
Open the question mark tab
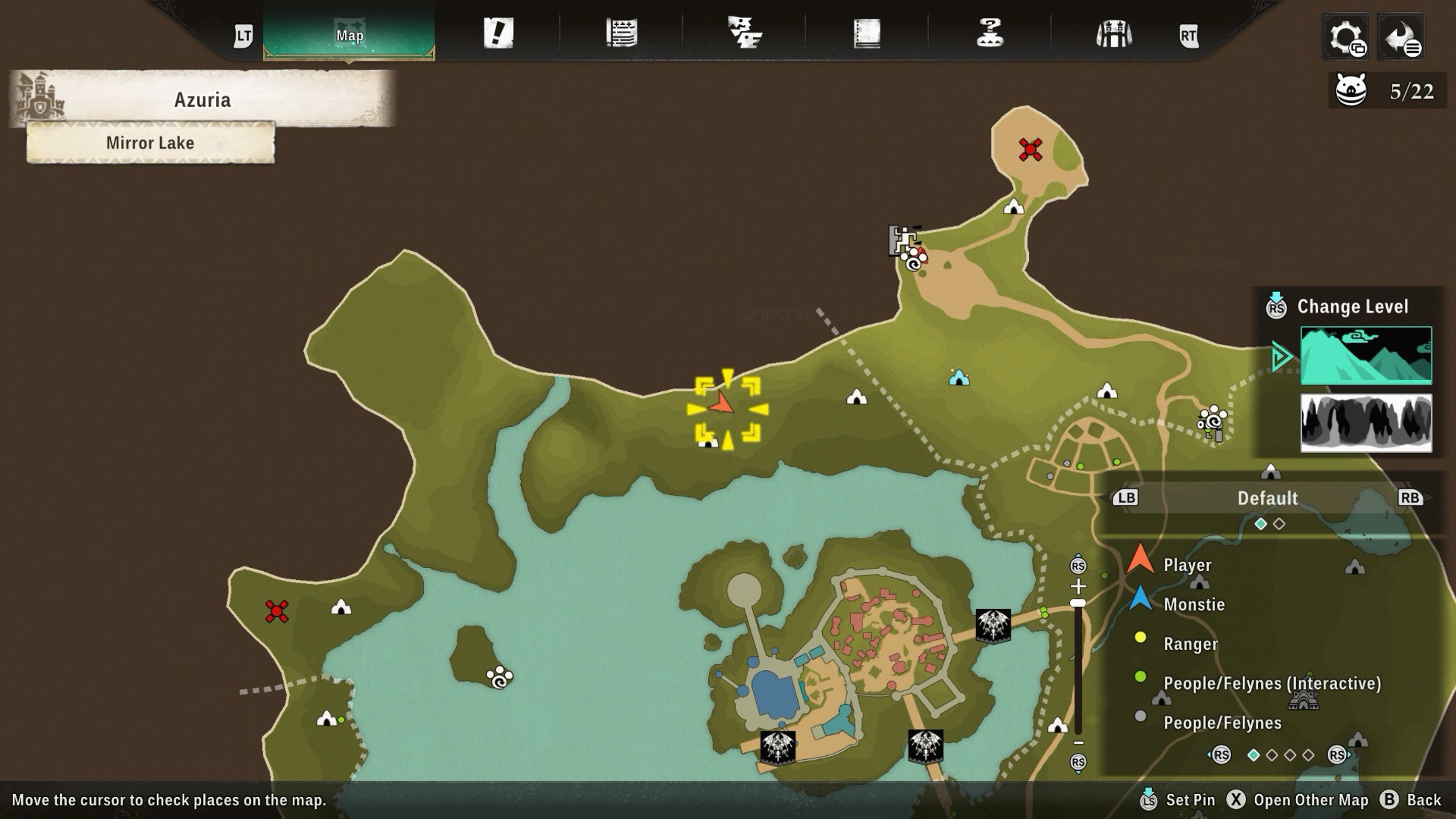click(990, 33)
